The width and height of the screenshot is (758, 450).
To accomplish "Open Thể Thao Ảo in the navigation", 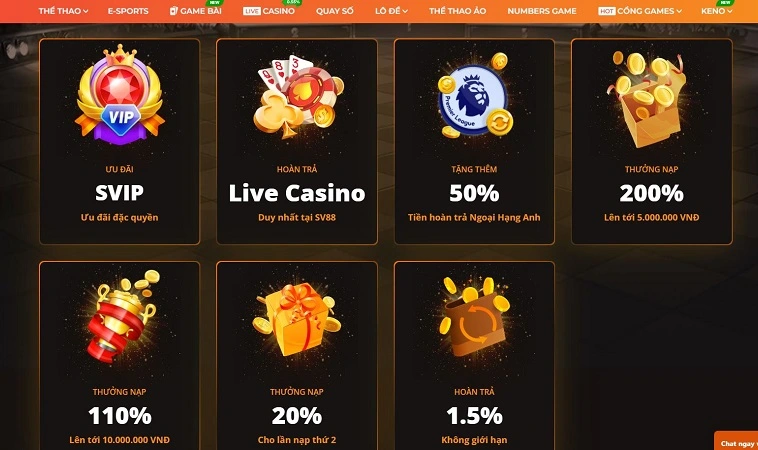I will coord(459,10).
